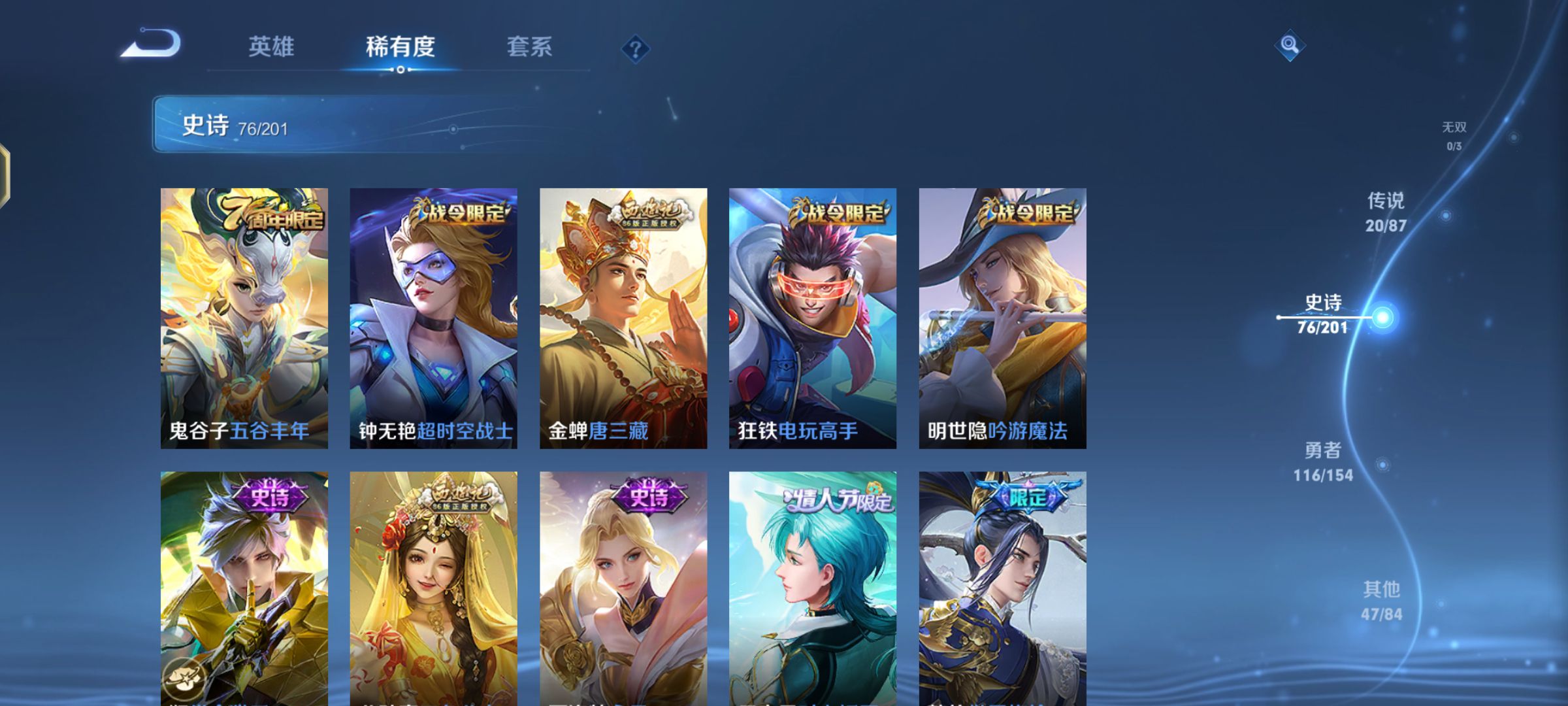Show the 其他 rarity section

pos(1382,601)
